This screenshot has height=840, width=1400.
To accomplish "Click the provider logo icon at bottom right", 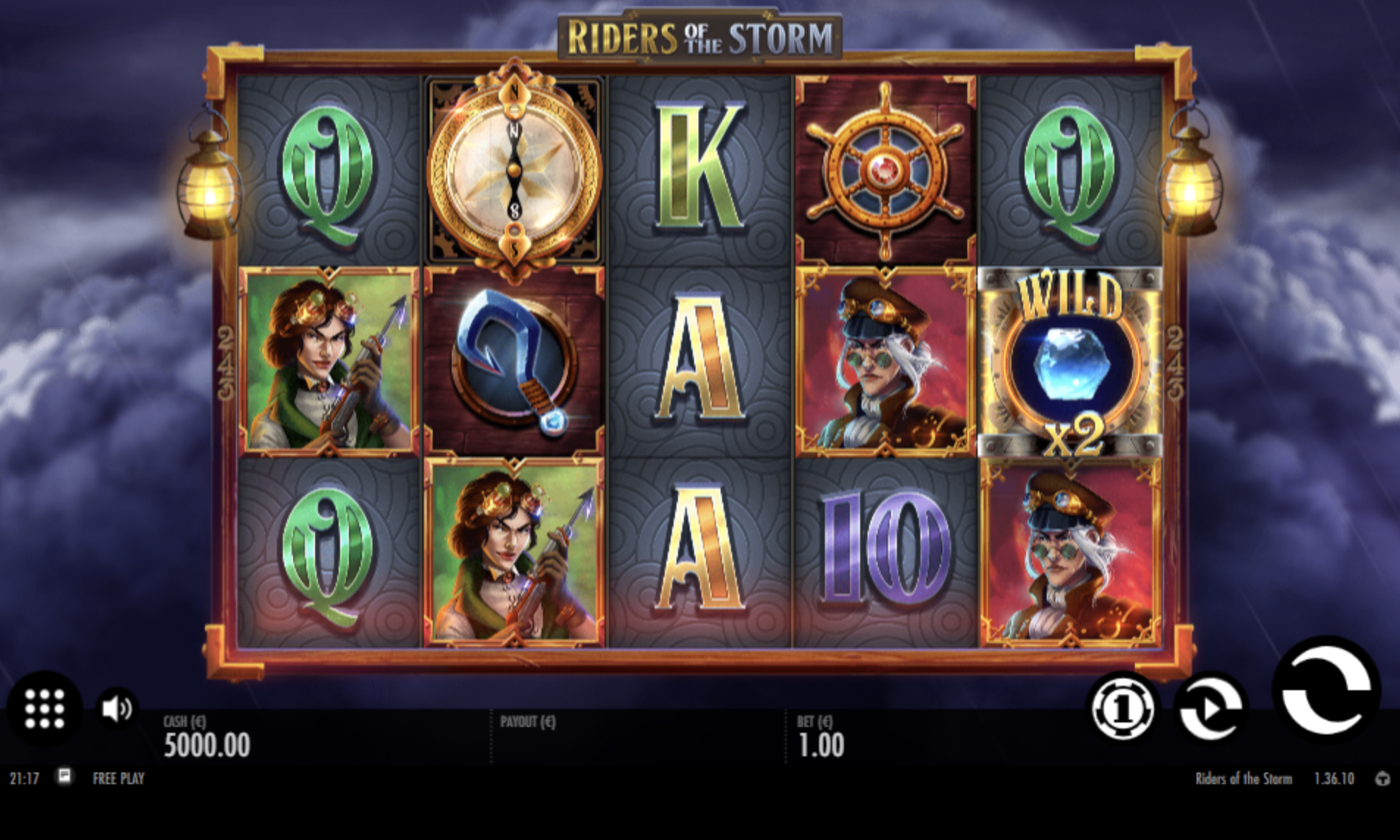I will point(1382,778).
